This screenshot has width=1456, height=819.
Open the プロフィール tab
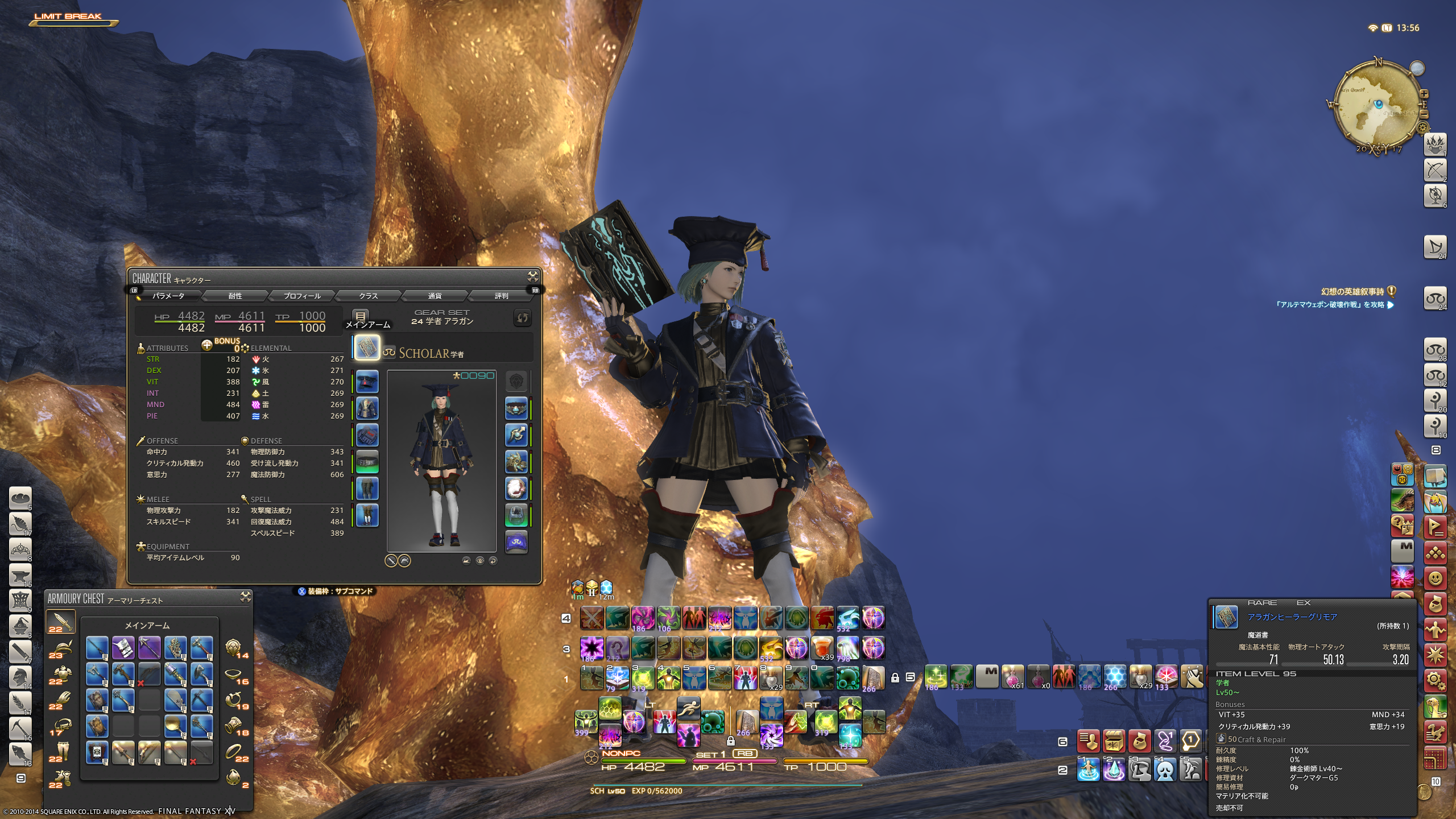coord(302,296)
